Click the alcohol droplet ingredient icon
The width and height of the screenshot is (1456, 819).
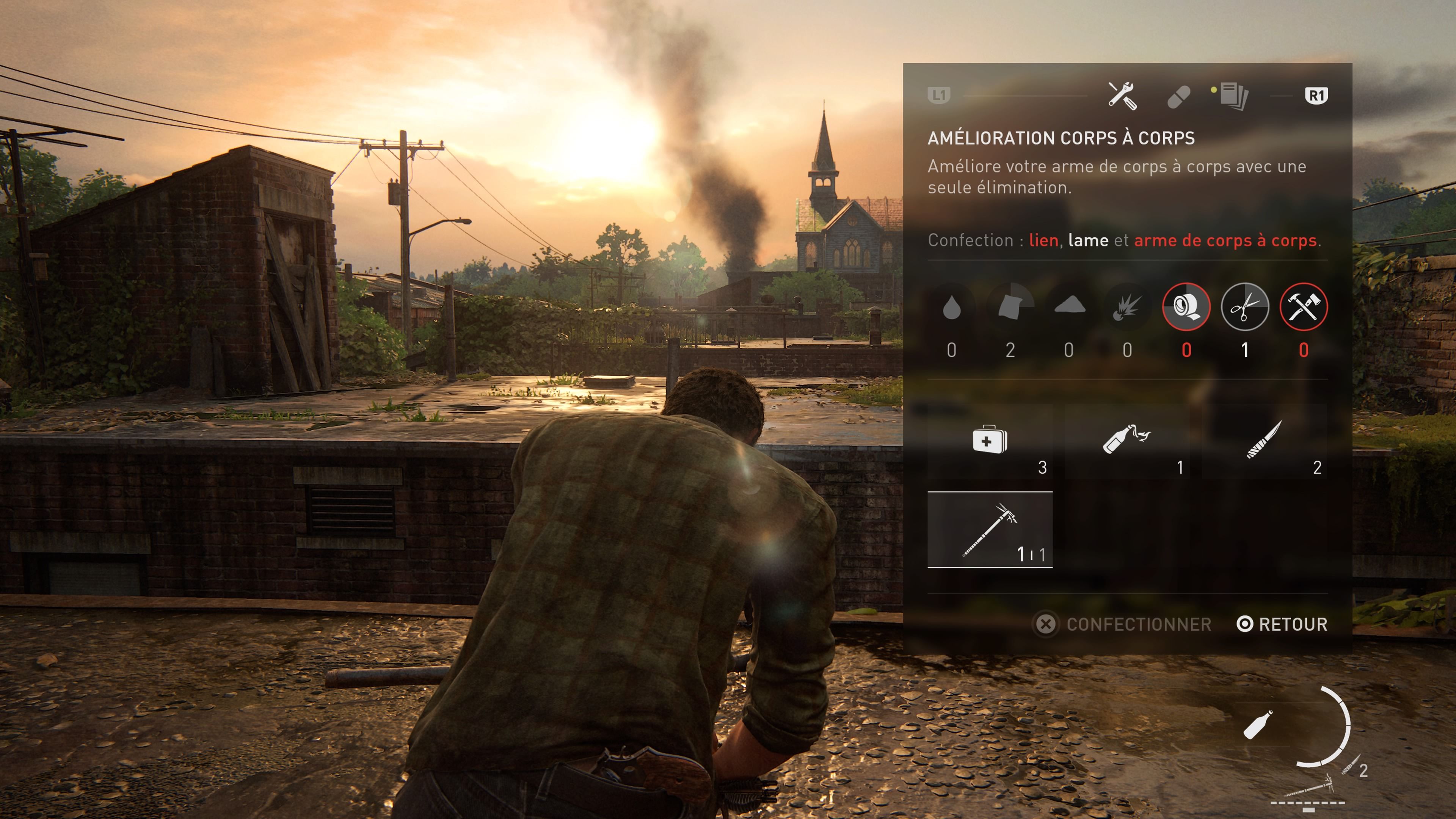pos(952,307)
